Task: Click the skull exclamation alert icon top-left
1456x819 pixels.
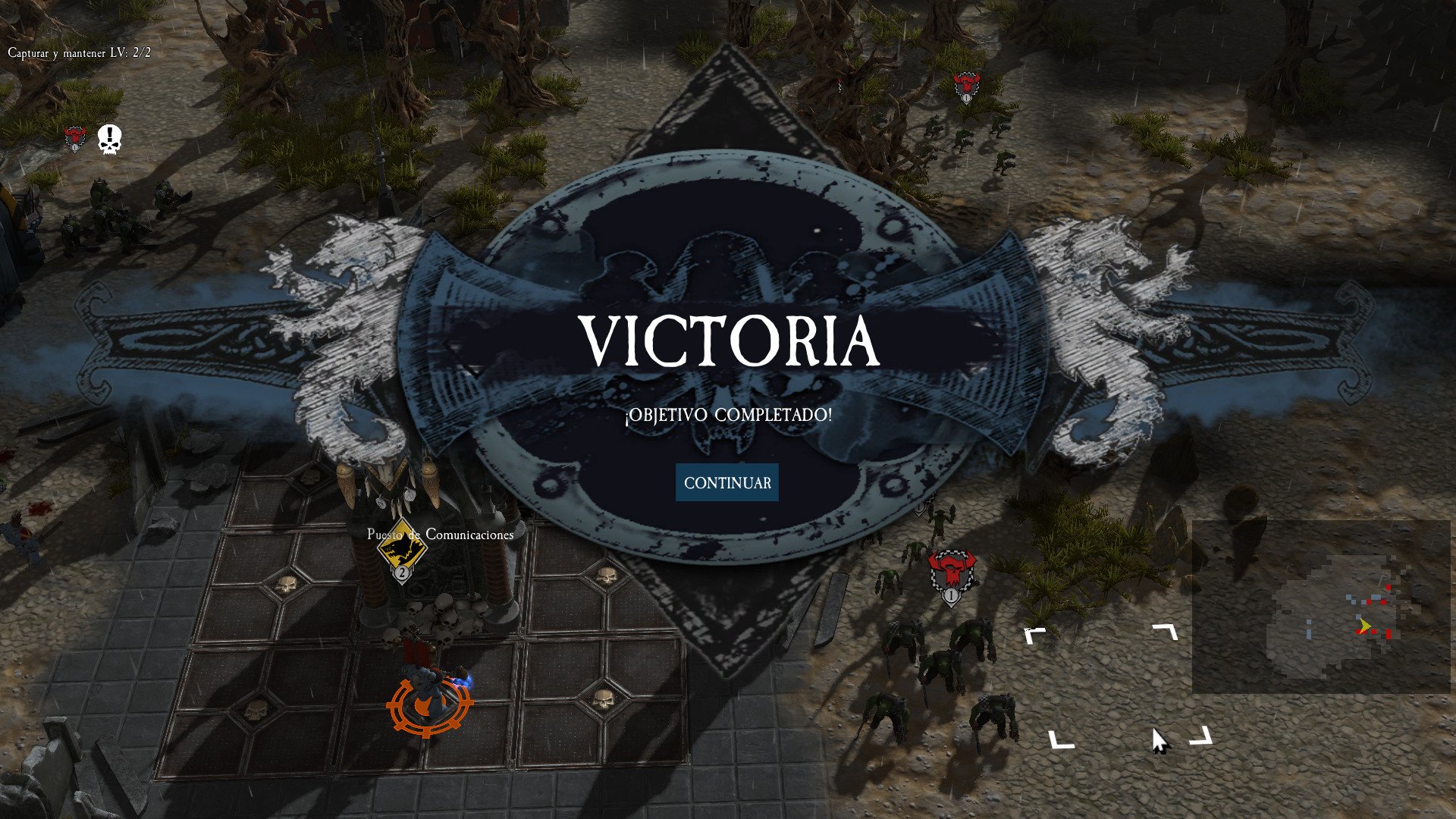Action: point(108,140)
